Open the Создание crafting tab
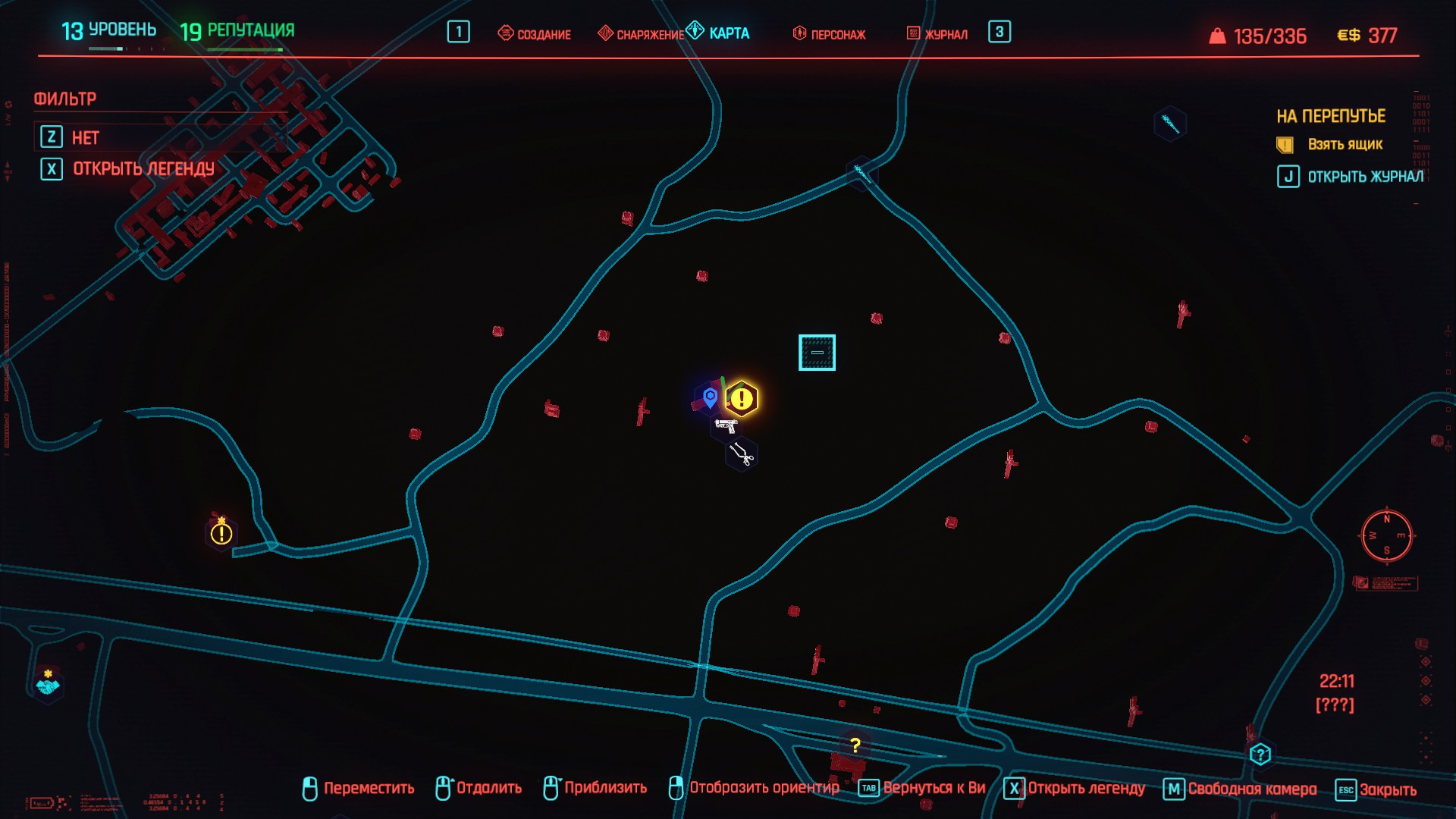1456x819 pixels. 535,34
